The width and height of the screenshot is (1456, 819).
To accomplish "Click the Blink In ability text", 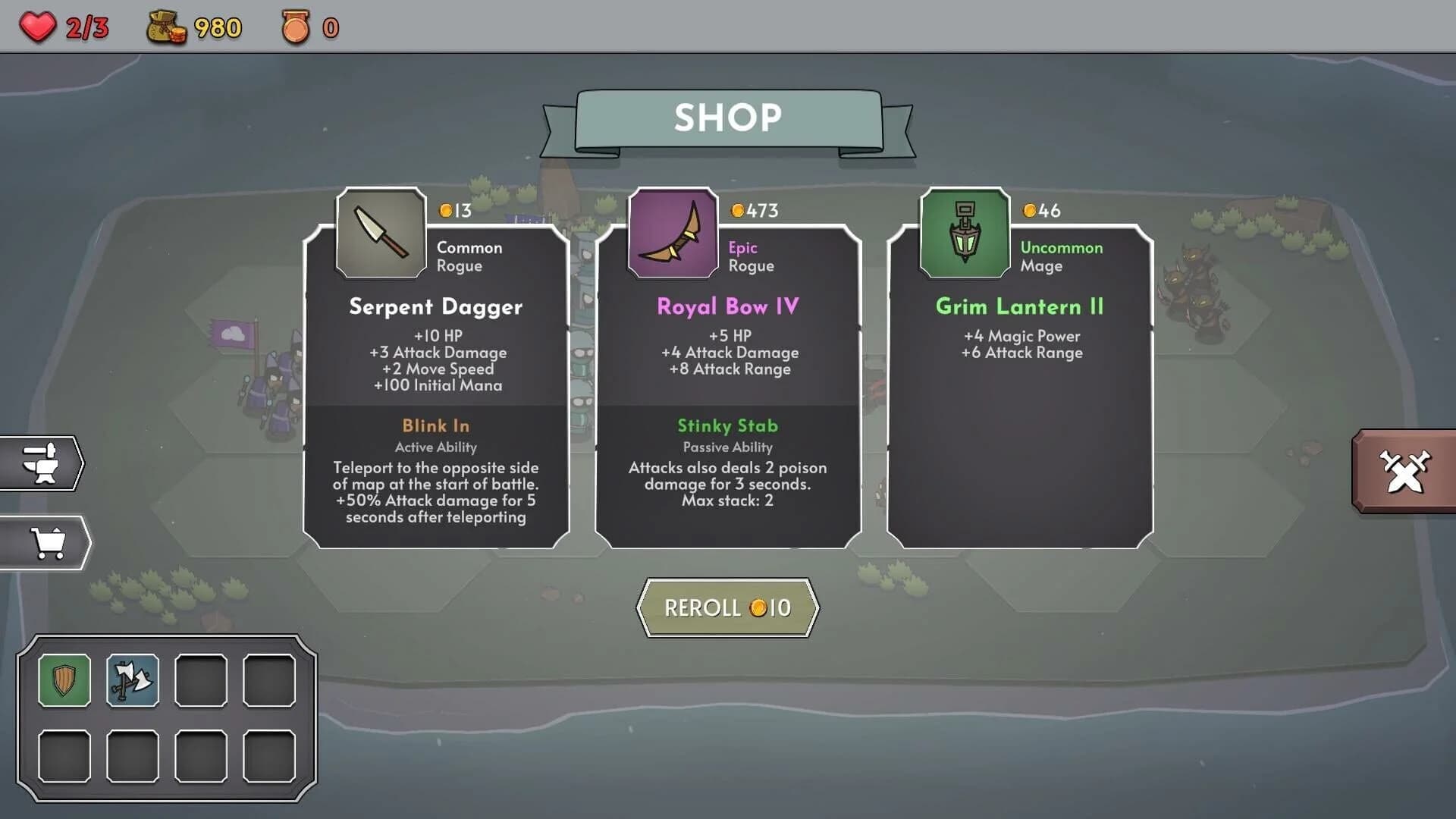I will 435,426.
